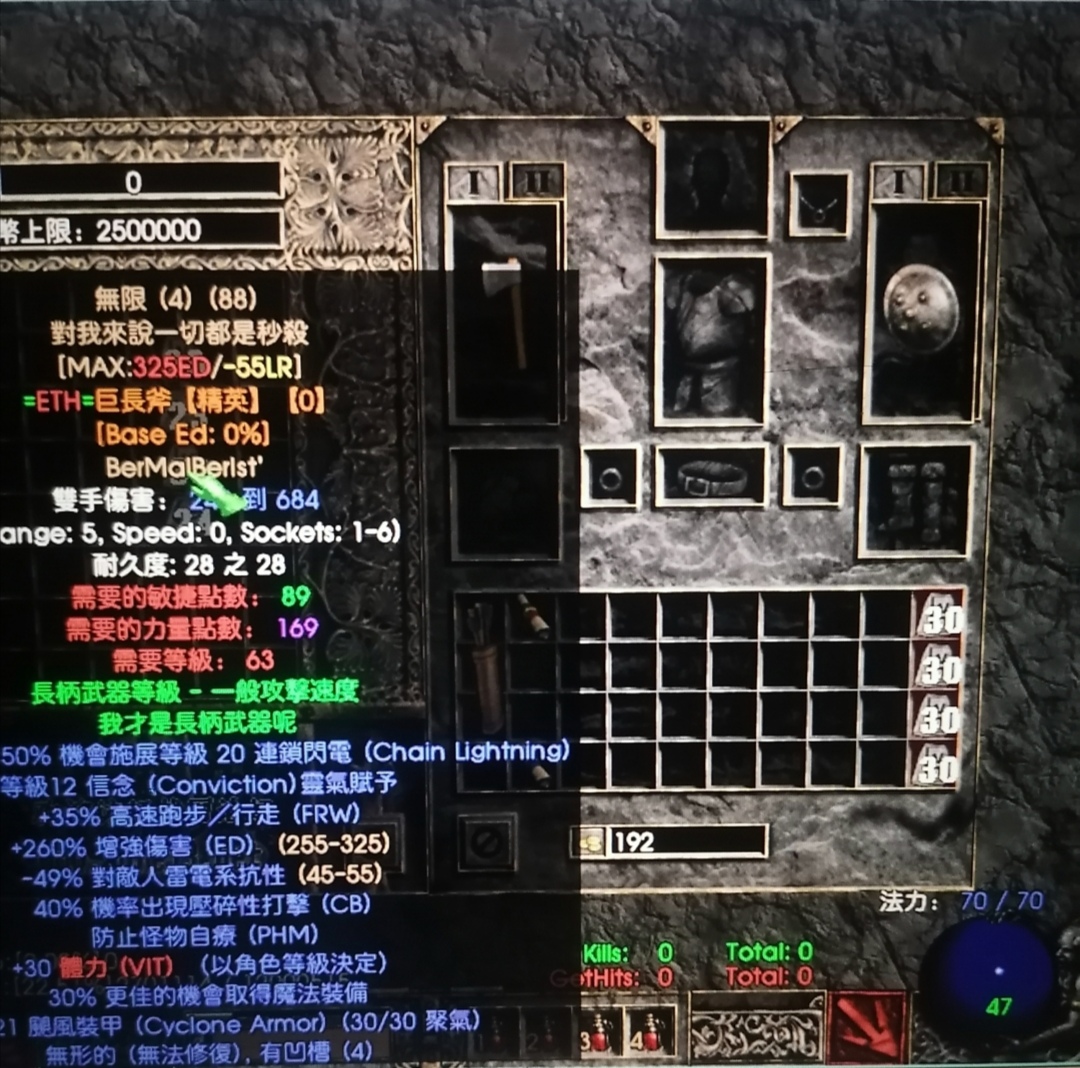Viewport: 1080px width, 1068px height.
Task: Switch to weapon set II above the axe
Action: (x=537, y=181)
